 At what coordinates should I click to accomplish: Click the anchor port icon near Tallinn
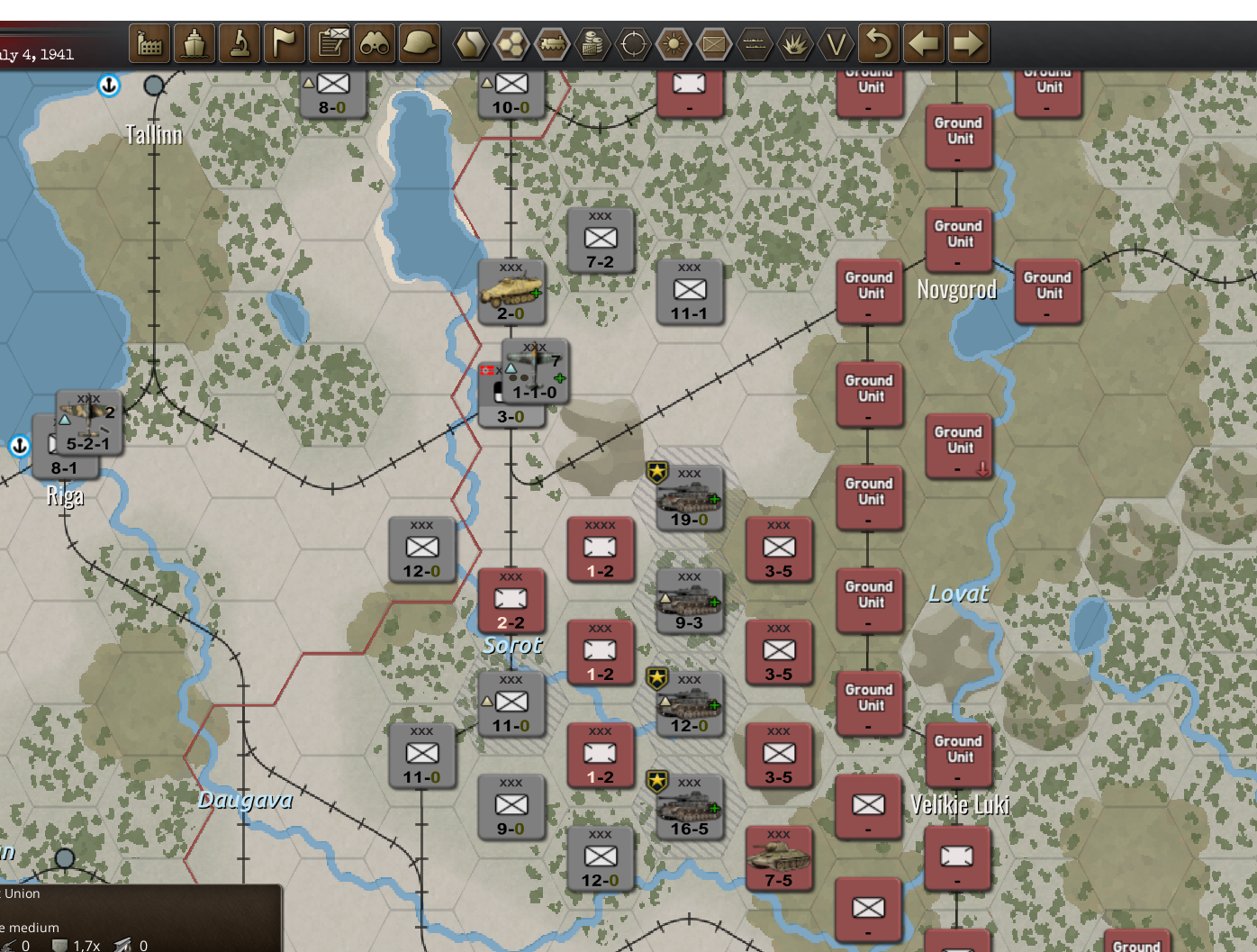[x=107, y=86]
